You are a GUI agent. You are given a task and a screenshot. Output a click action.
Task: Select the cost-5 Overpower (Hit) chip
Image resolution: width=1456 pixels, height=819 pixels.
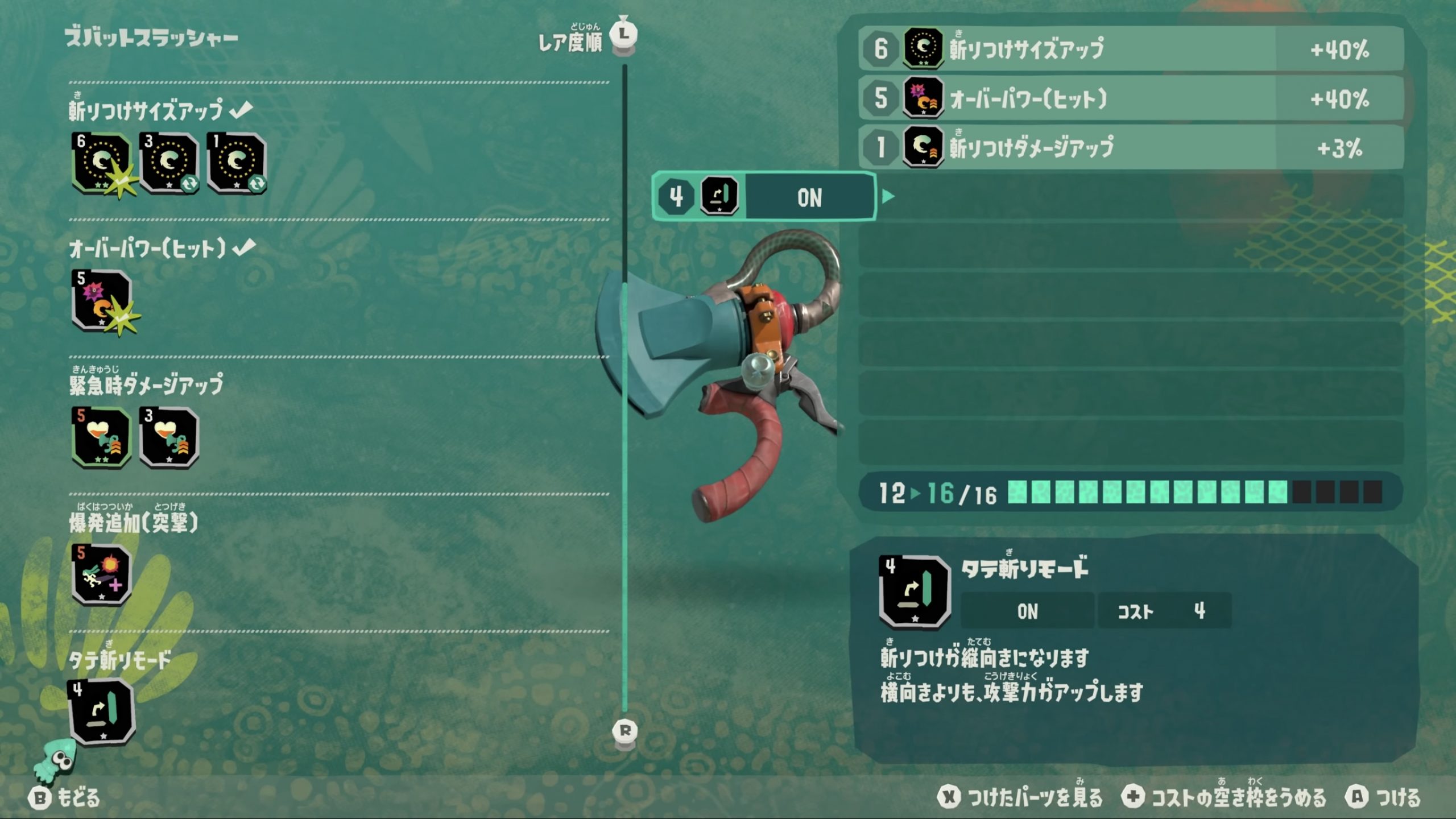101,300
